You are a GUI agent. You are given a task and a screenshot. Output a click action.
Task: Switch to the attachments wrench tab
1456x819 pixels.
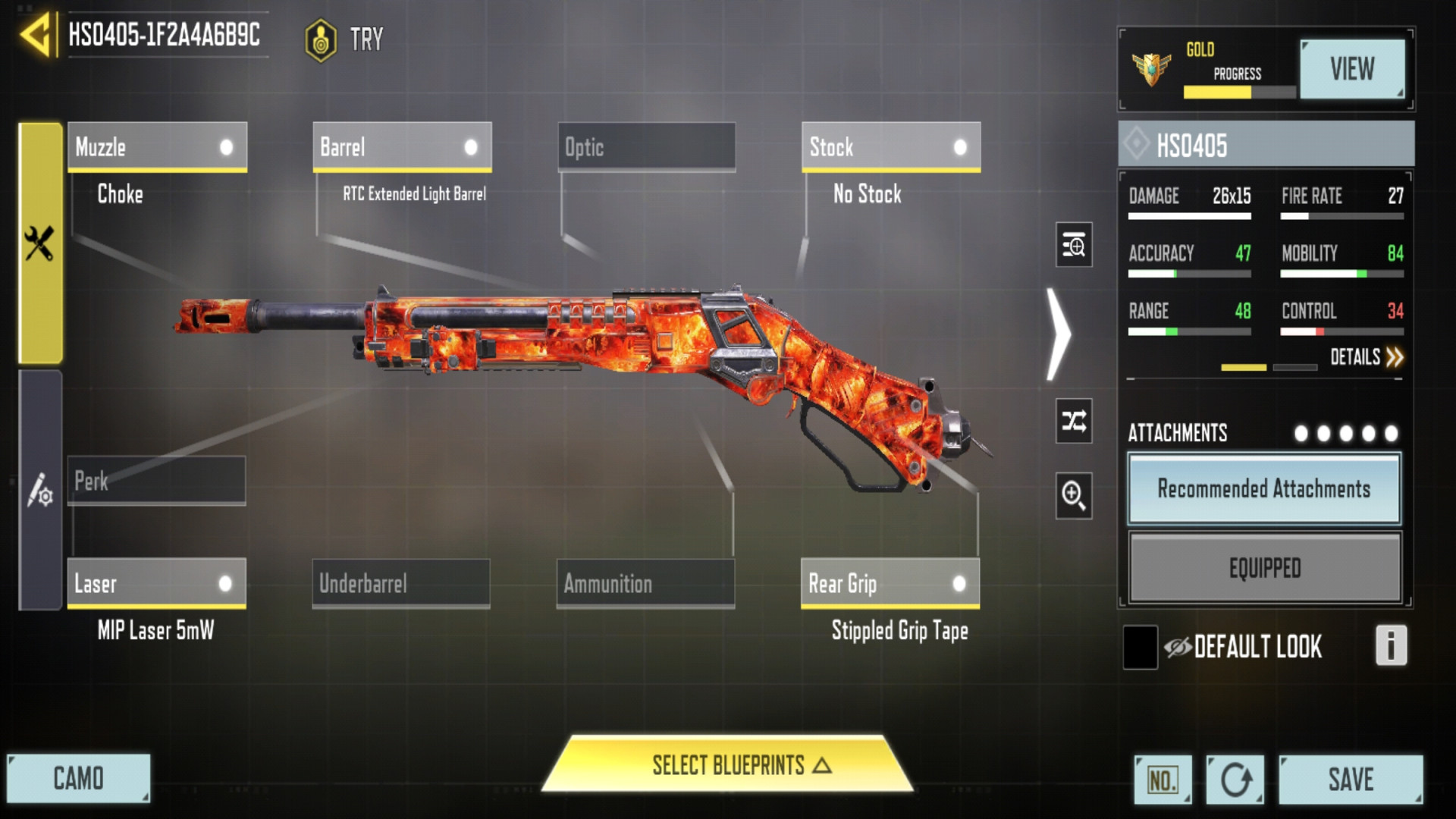(40, 243)
